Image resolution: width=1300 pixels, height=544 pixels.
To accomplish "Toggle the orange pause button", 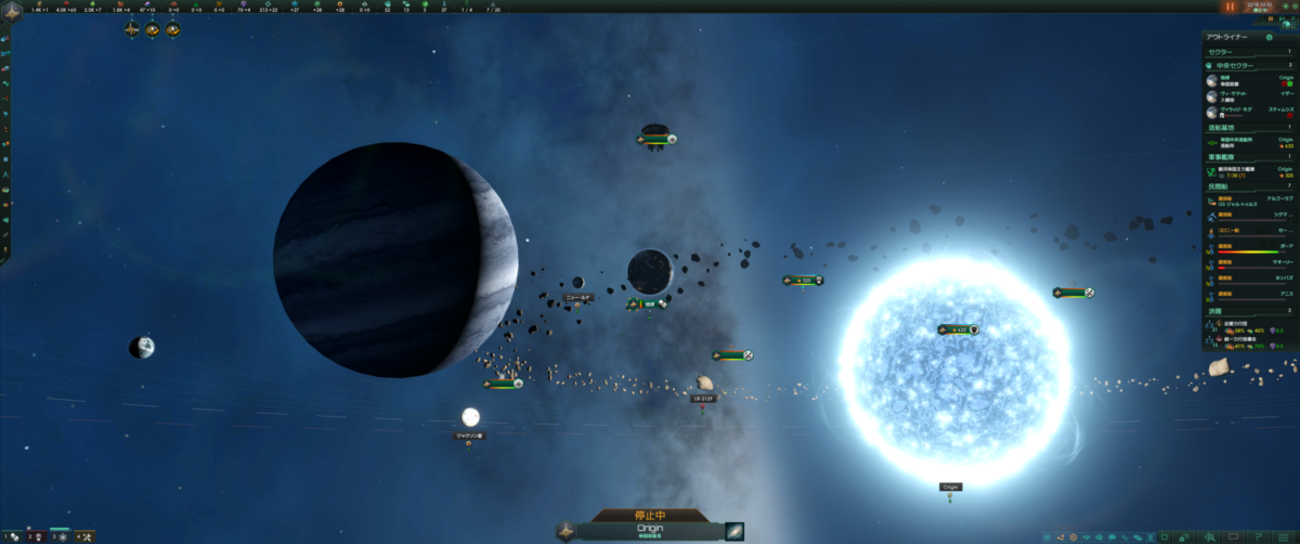I will click(x=1230, y=7).
